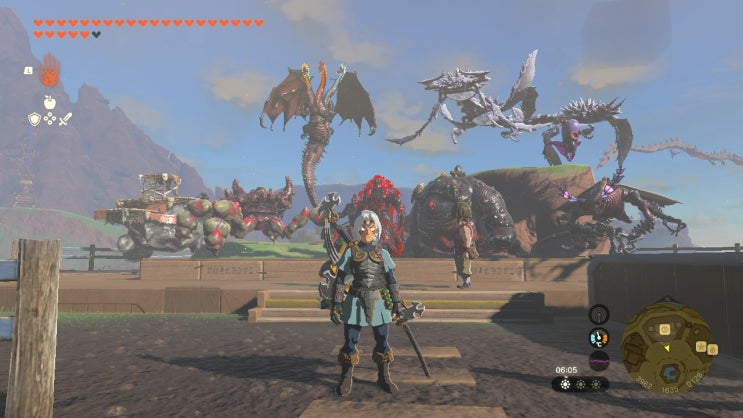Select the temperature gauge icon
This screenshot has width=743, height=418.
[599, 337]
